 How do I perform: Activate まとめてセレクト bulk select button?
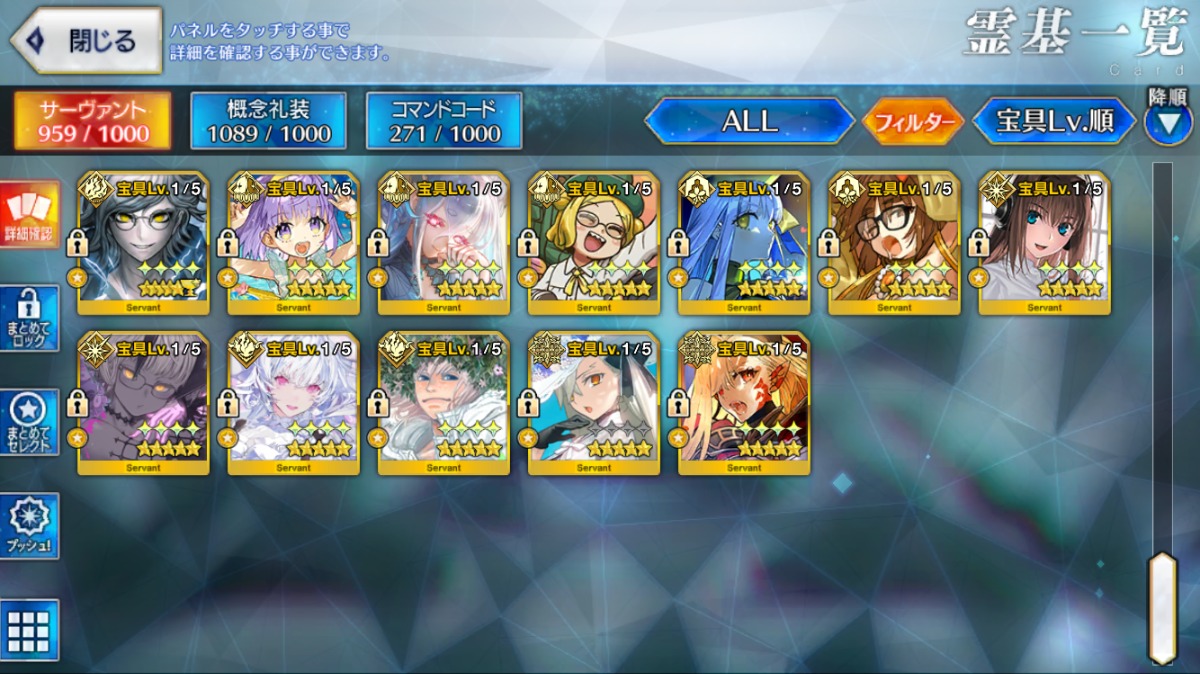tap(29, 422)
